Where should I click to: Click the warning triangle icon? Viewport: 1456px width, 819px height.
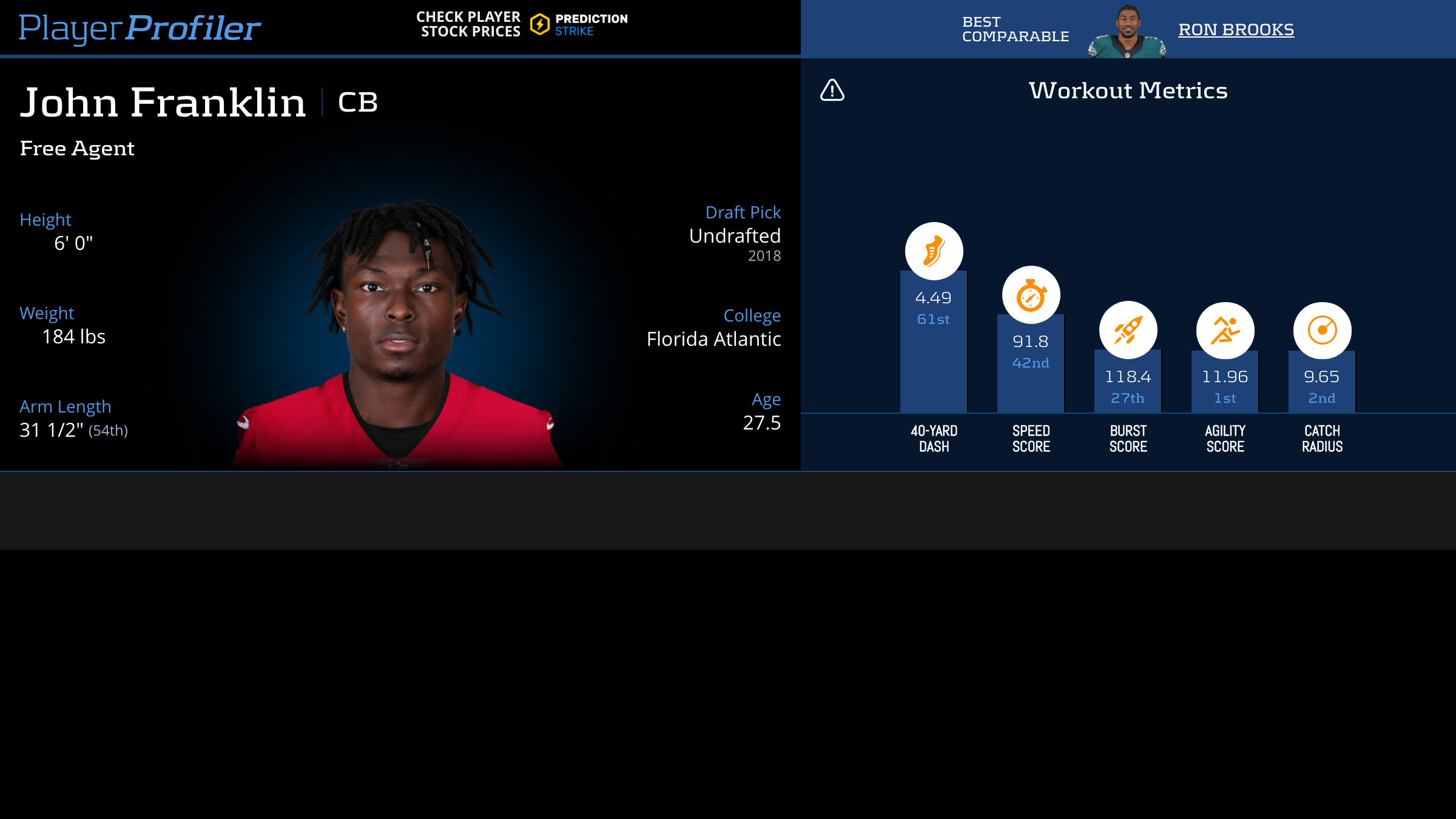(x=832, y=90)
